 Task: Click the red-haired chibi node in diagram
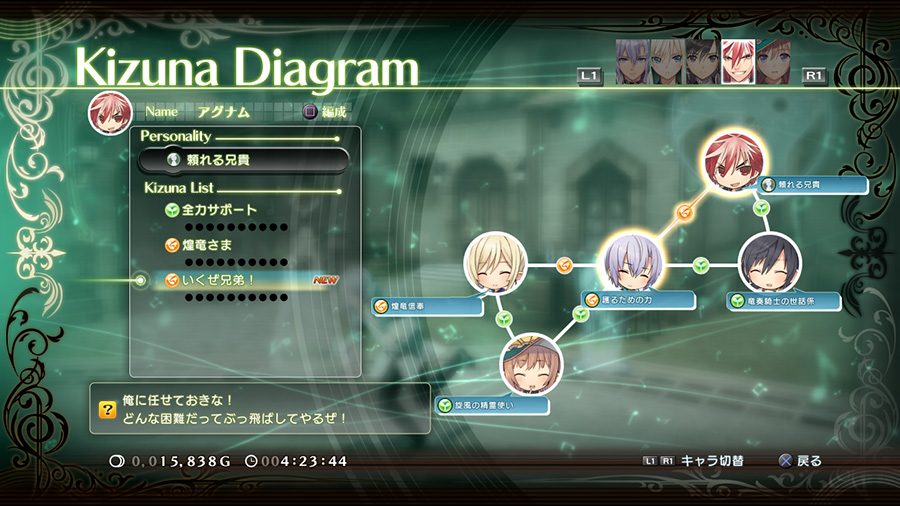point(734,163)
